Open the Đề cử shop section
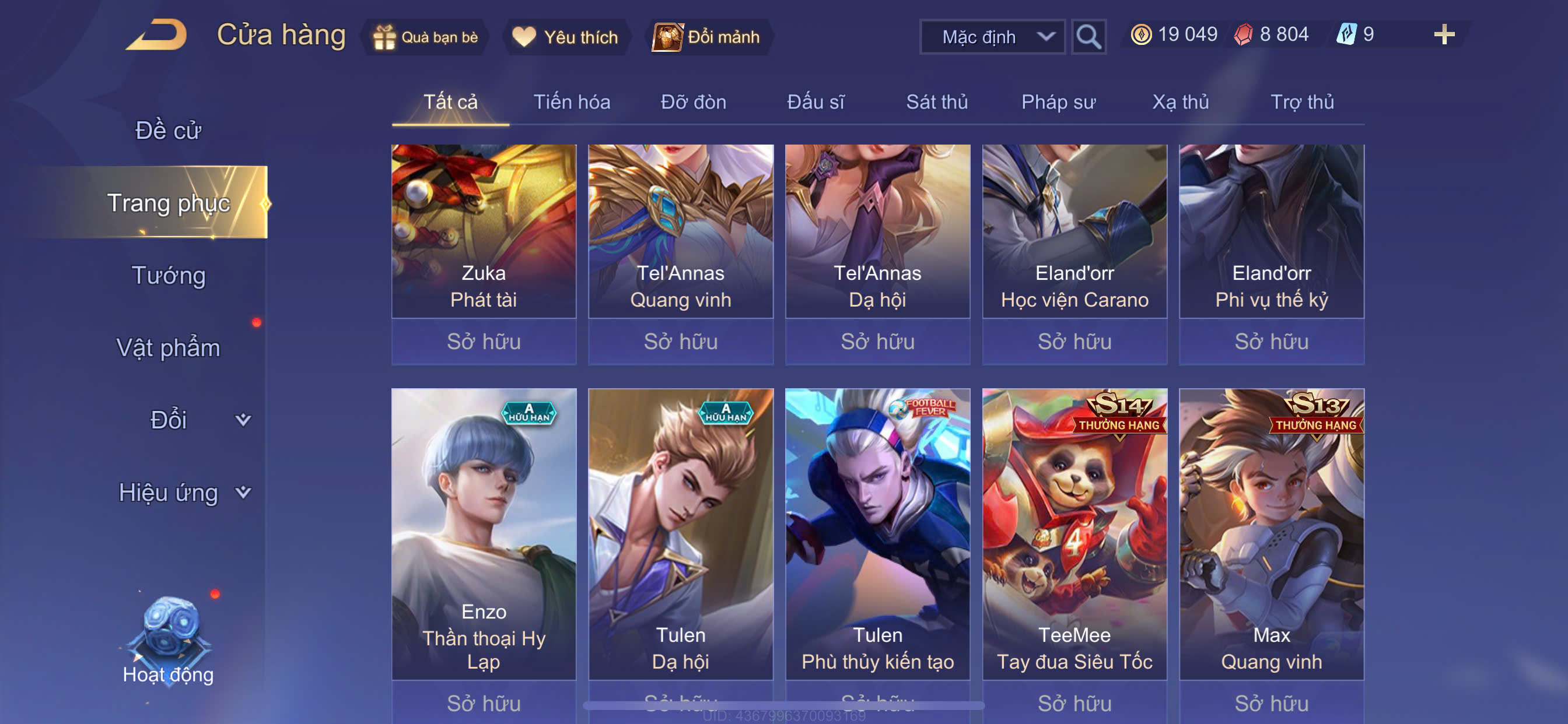Screen dimensions: 1568x724 [168, 131]
